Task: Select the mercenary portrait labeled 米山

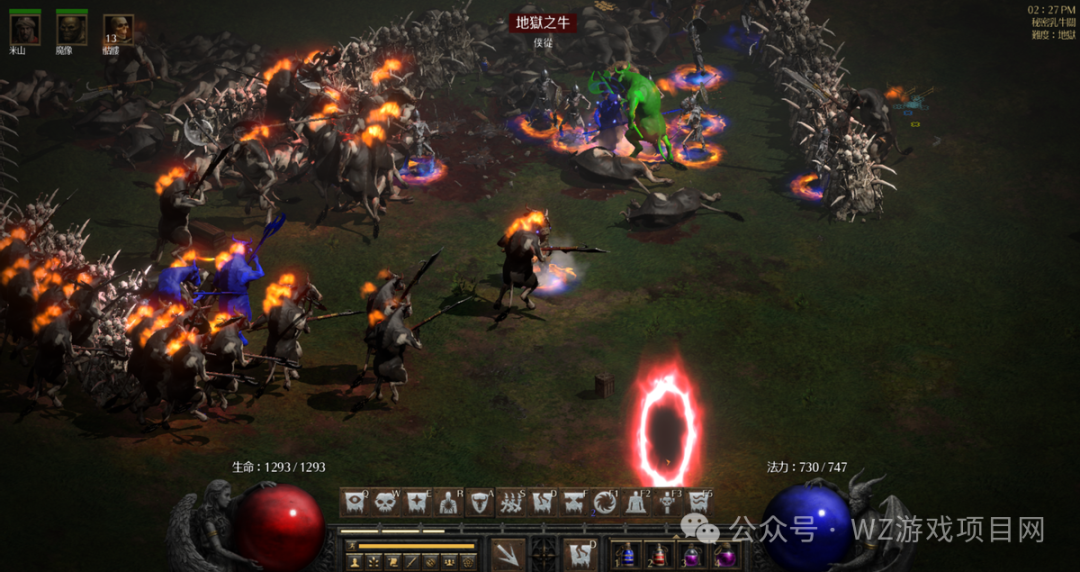Action: pyautogui.click(x=25, y=29)
